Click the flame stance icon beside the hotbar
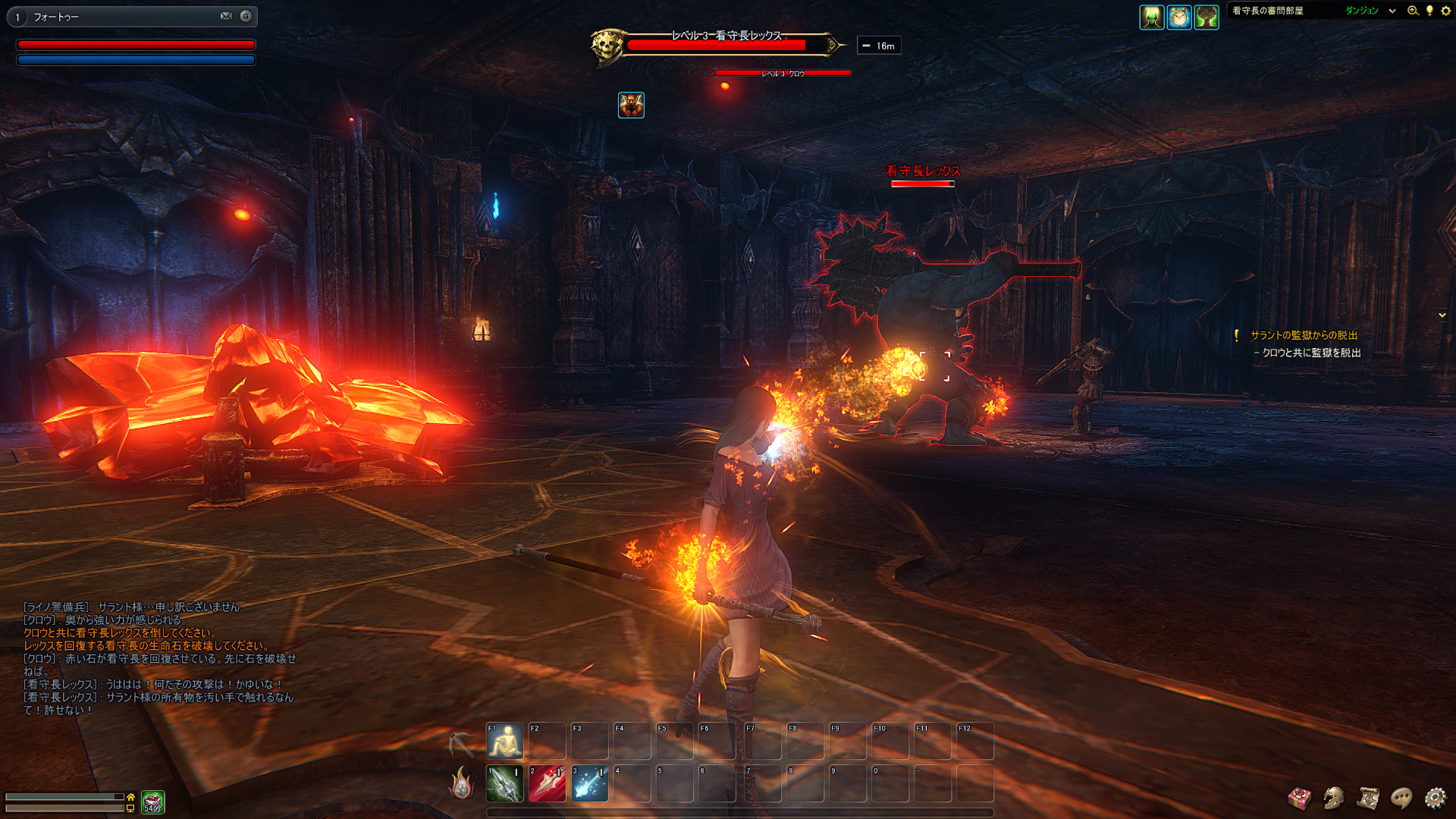This screenshot has height=819, width=1456. click(461, 783)
